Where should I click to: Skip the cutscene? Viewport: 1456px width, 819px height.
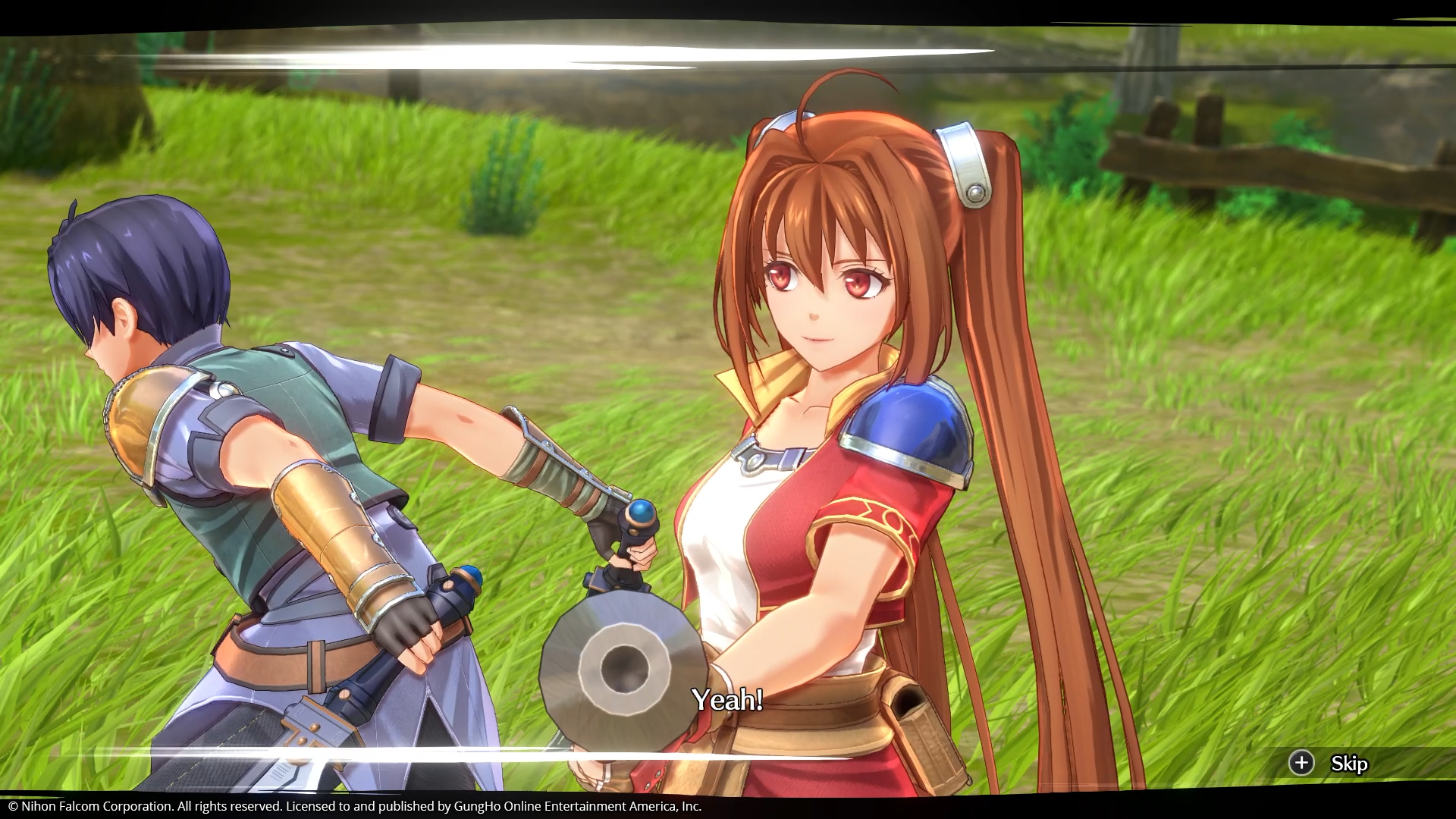click(x=1330, y=763)
